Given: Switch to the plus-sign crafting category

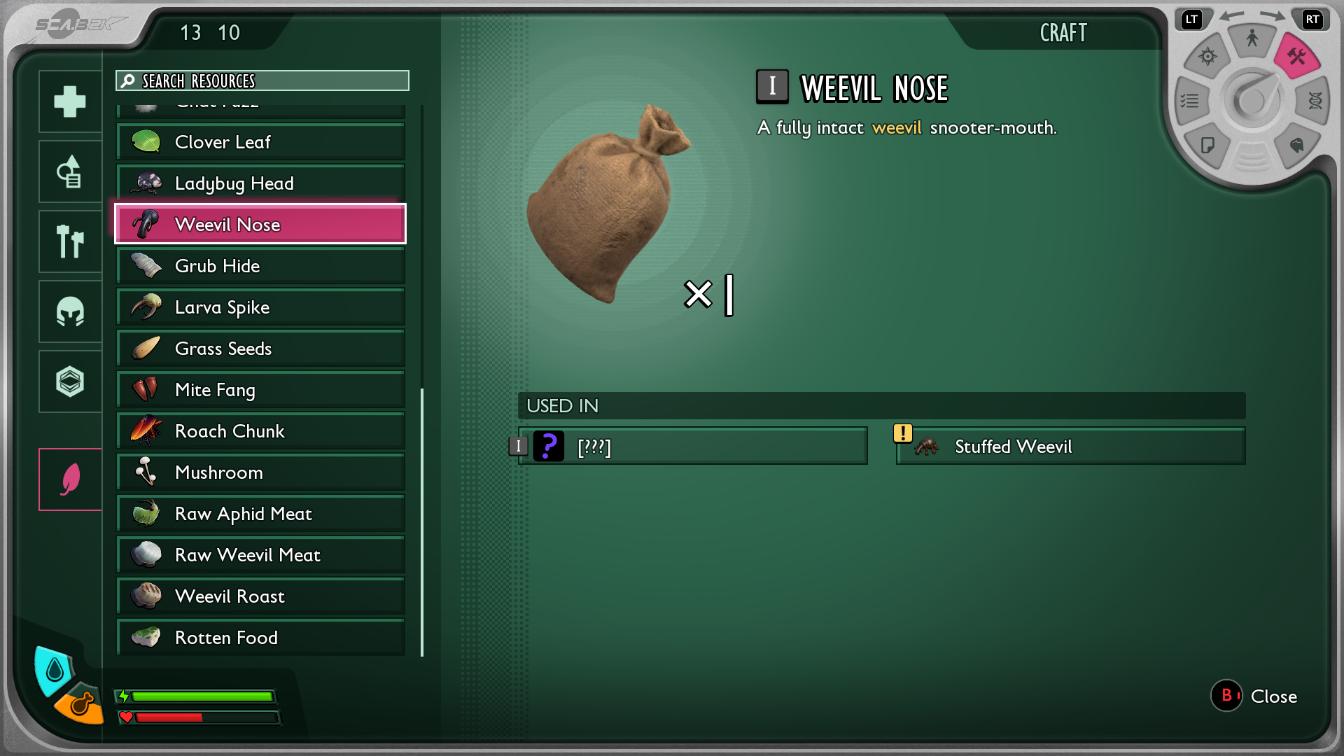Looking at the screenshot, I should 70,102.
